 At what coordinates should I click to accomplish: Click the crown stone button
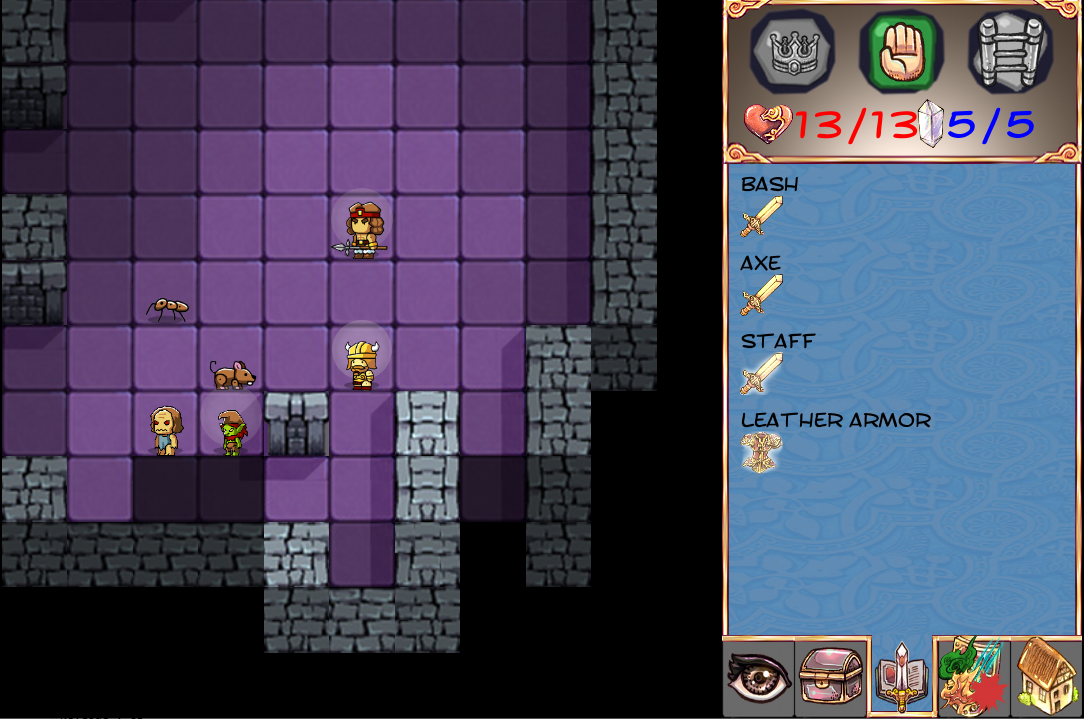pyautogui.click(x=792, y=51)
